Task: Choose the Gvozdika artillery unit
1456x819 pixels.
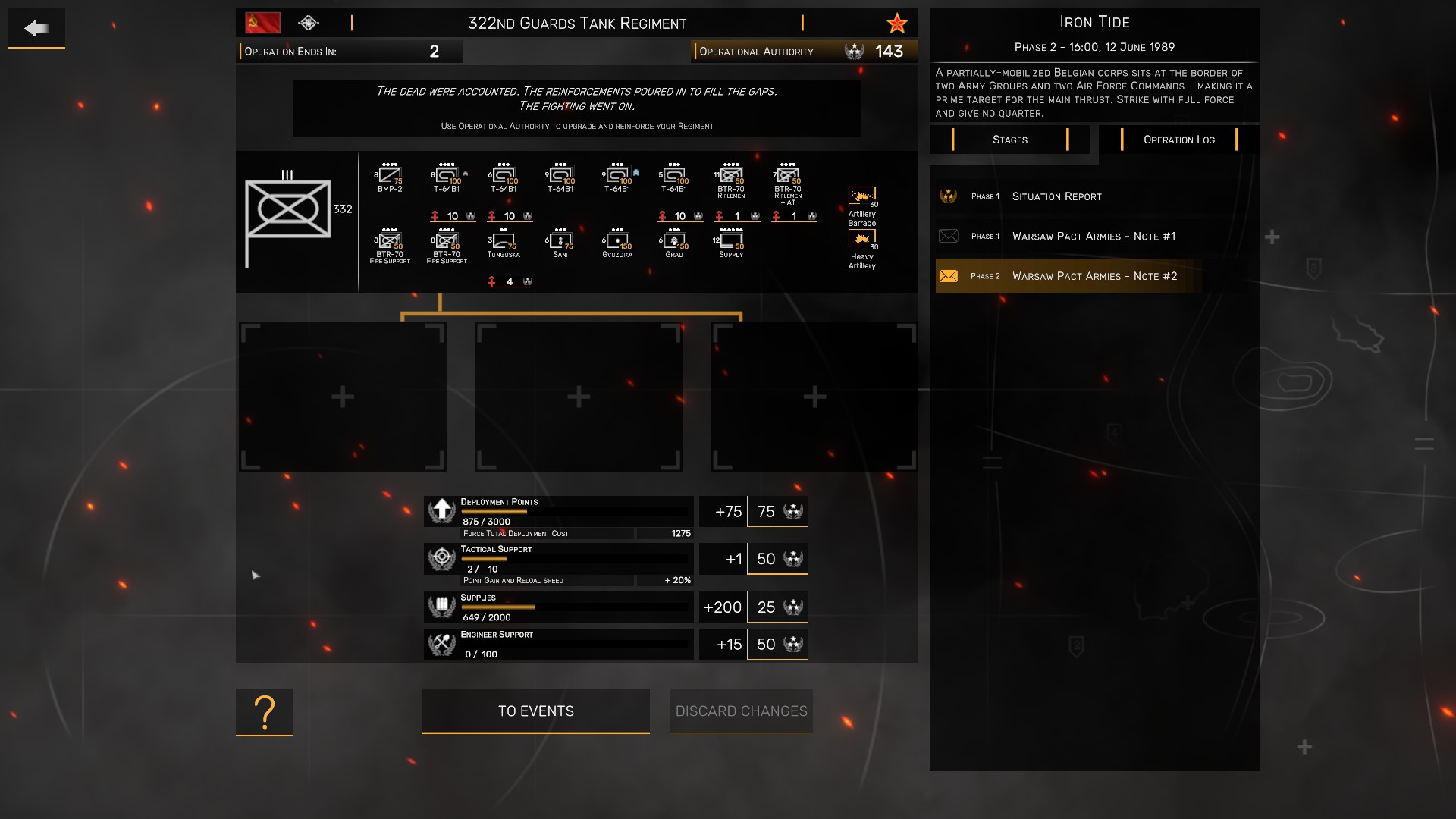Action: (617, 243)
